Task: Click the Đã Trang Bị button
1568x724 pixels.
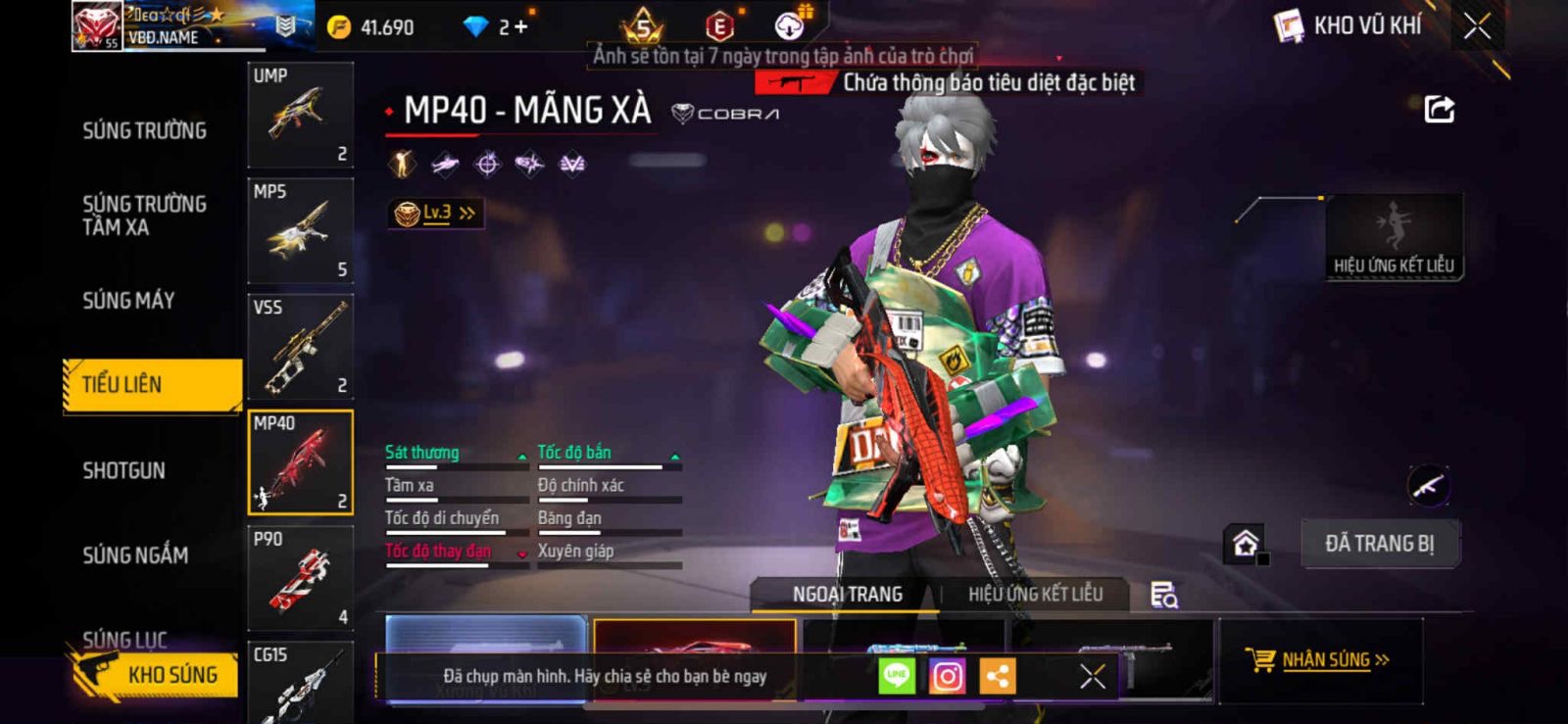Action: (x=1379, y=544)
